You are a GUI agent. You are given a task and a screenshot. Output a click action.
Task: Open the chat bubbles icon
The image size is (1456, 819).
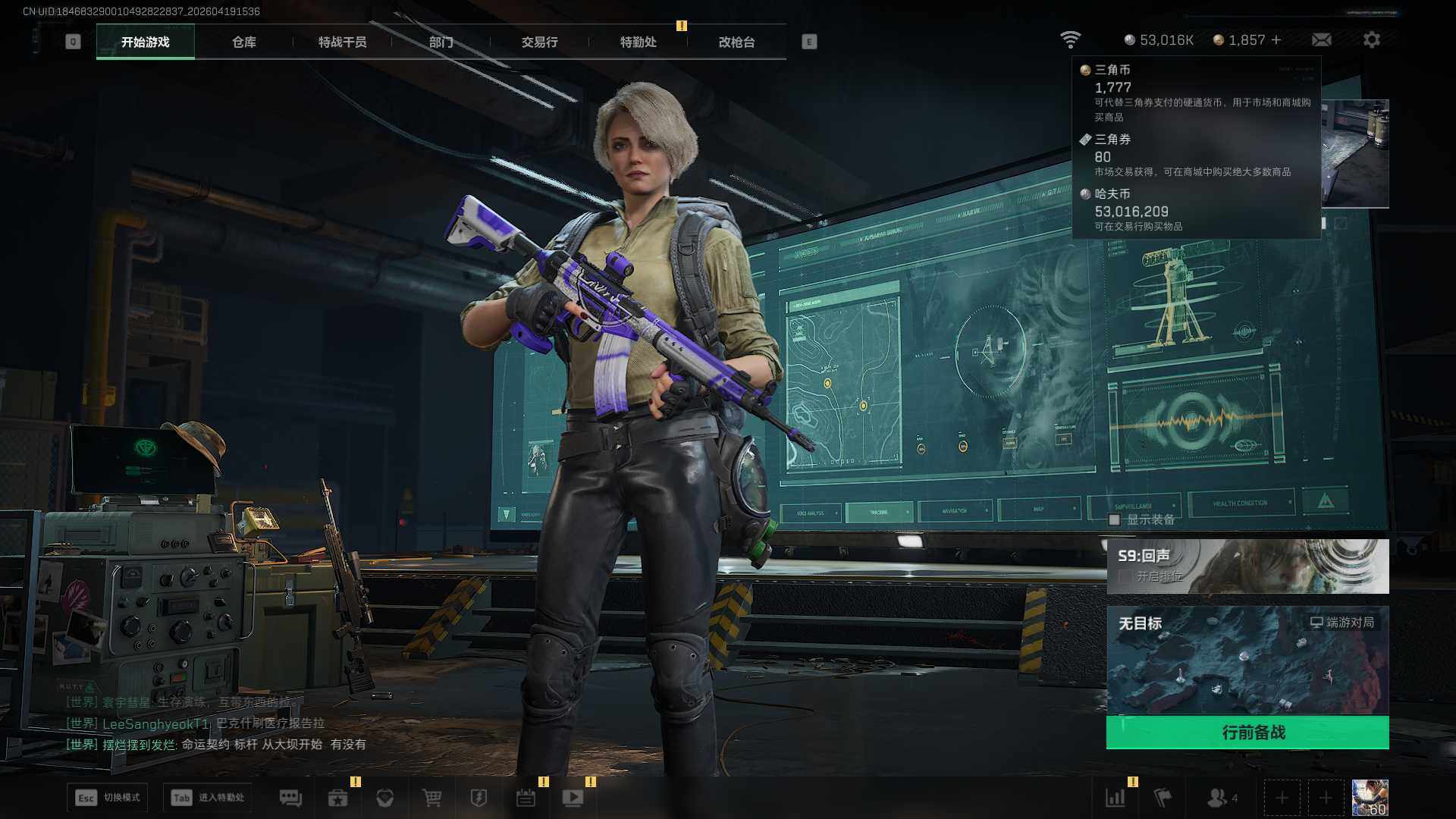coord(290,798)
